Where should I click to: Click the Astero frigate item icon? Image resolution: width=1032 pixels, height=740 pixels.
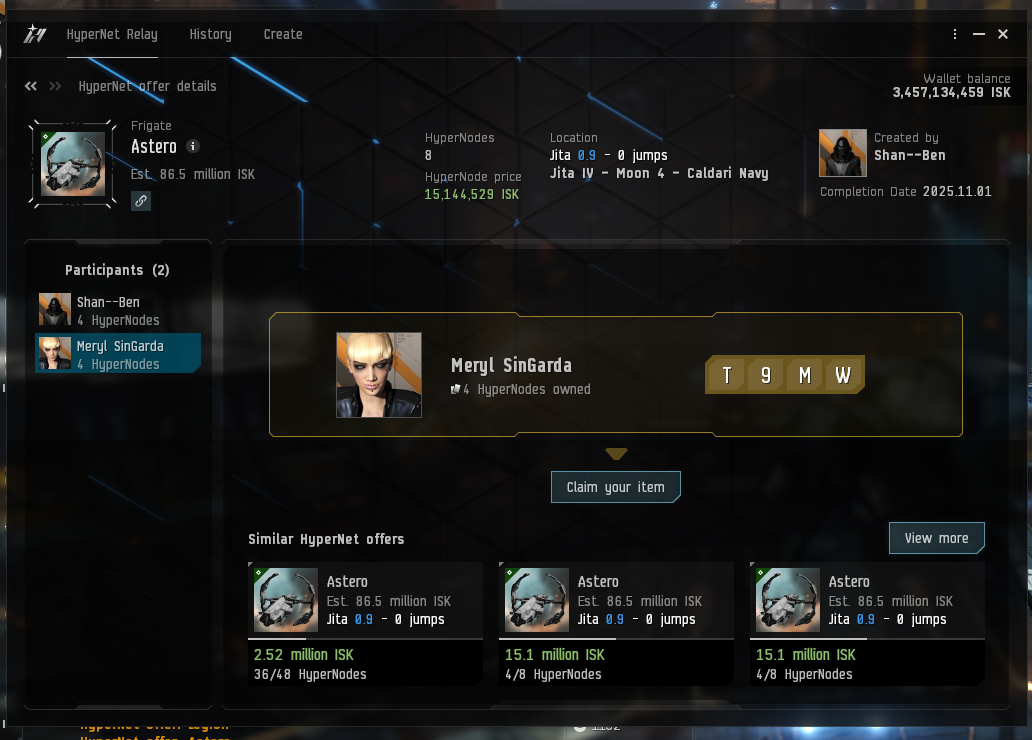pyautogui.click(x=73, y=163)
